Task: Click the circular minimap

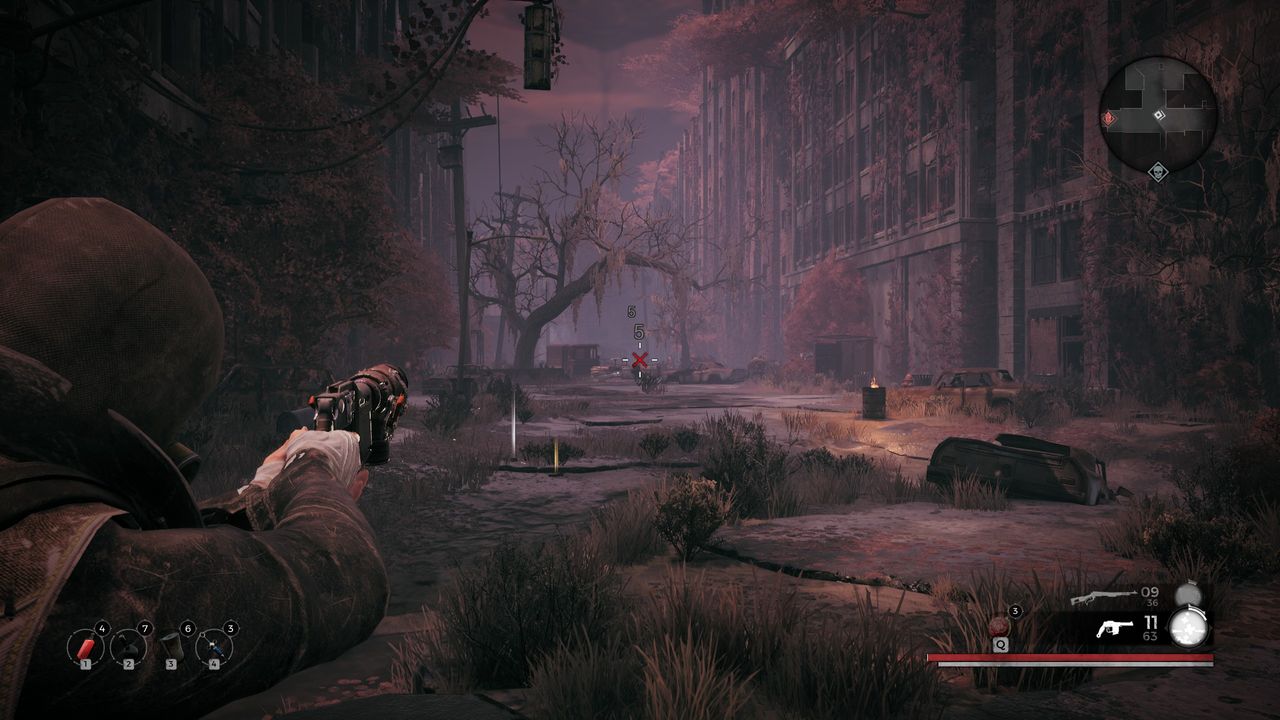Action: pyautogui.click(x=1158, y=114)
